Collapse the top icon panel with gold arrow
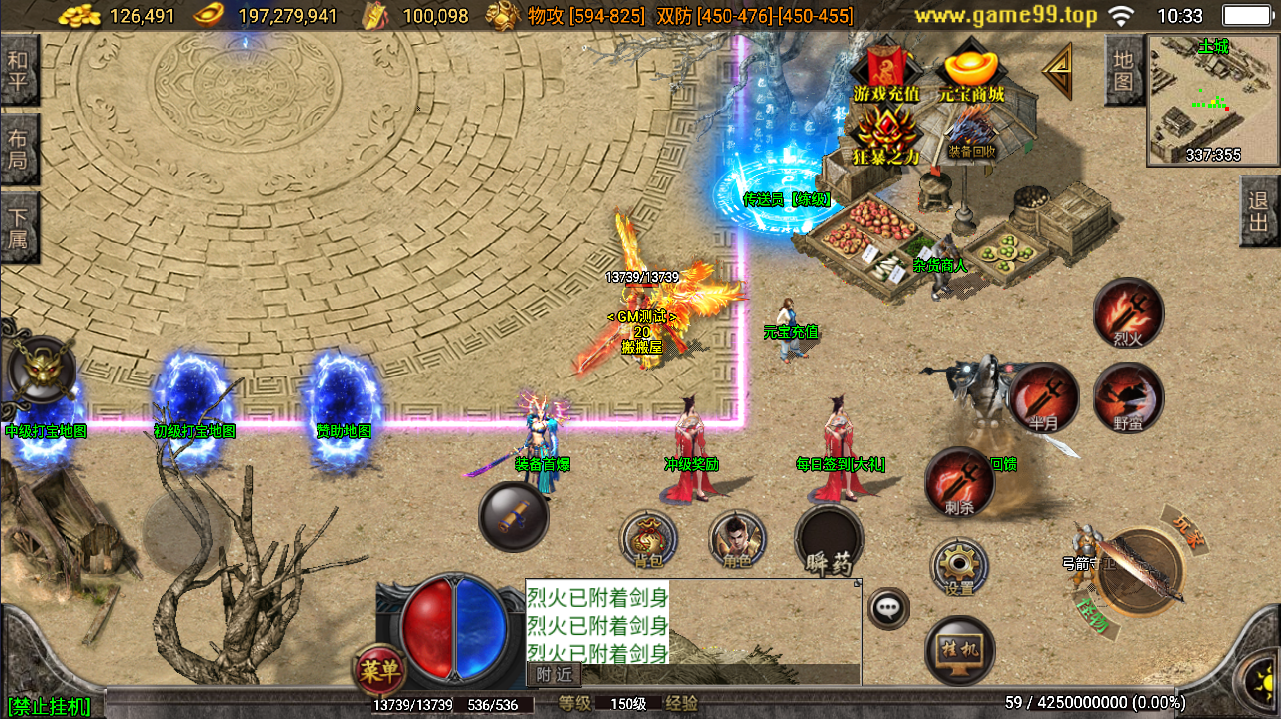1281x719 pixels. tap(1057, 70)
